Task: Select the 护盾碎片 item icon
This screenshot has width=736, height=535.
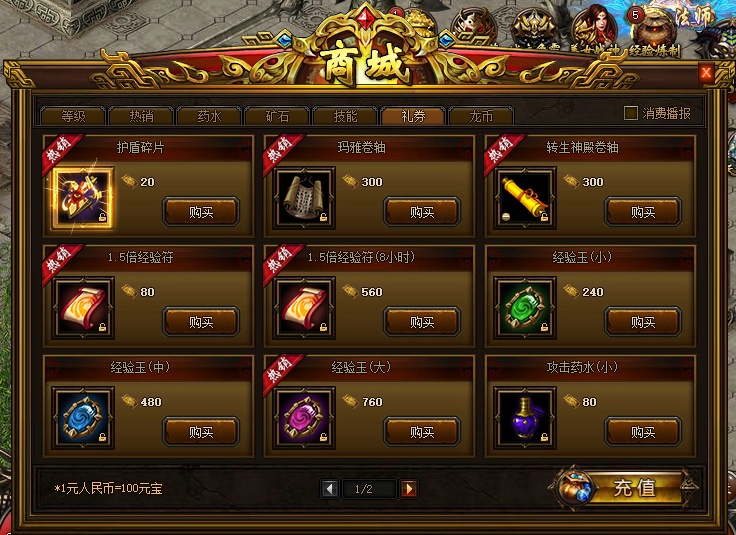Action: click(82, 200)
